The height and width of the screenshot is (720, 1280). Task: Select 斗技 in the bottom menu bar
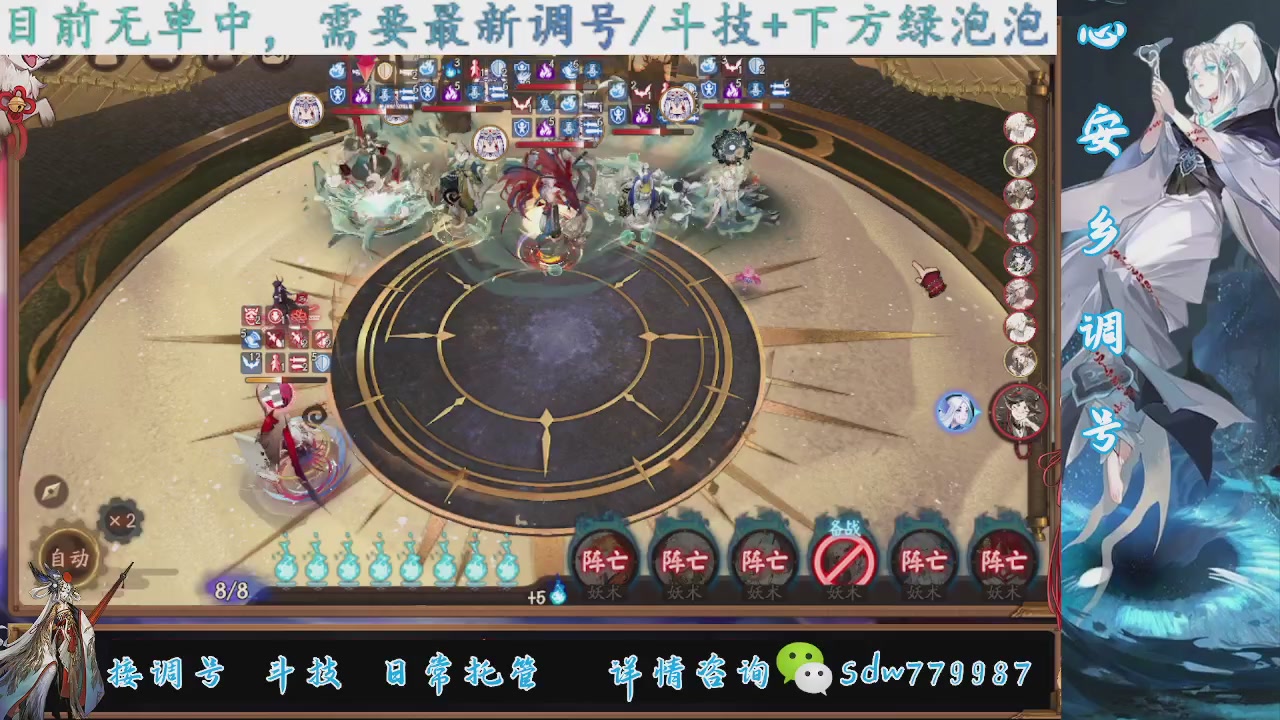(x=302, y=673)
